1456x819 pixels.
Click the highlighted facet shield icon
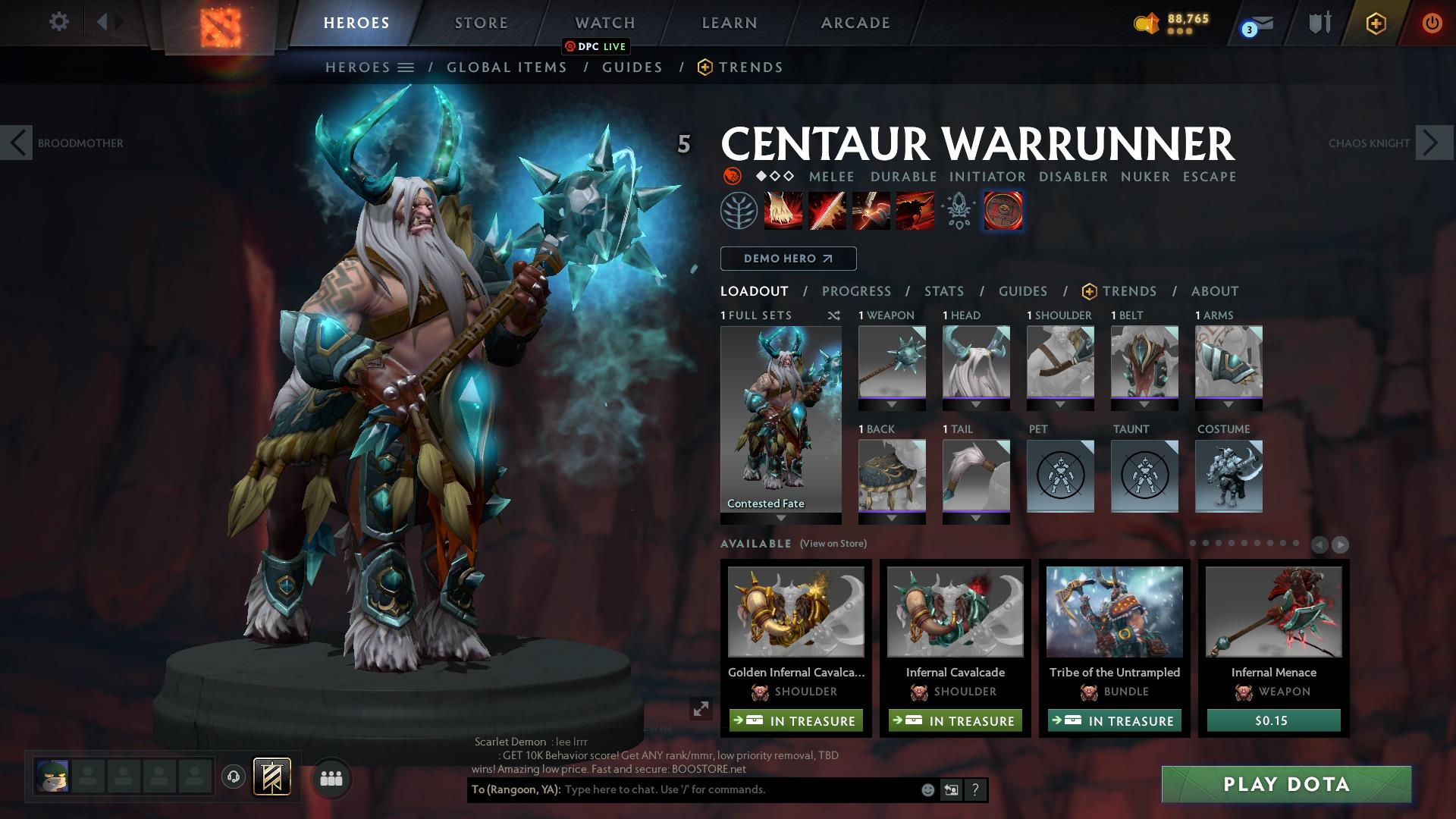(1003, 210)
